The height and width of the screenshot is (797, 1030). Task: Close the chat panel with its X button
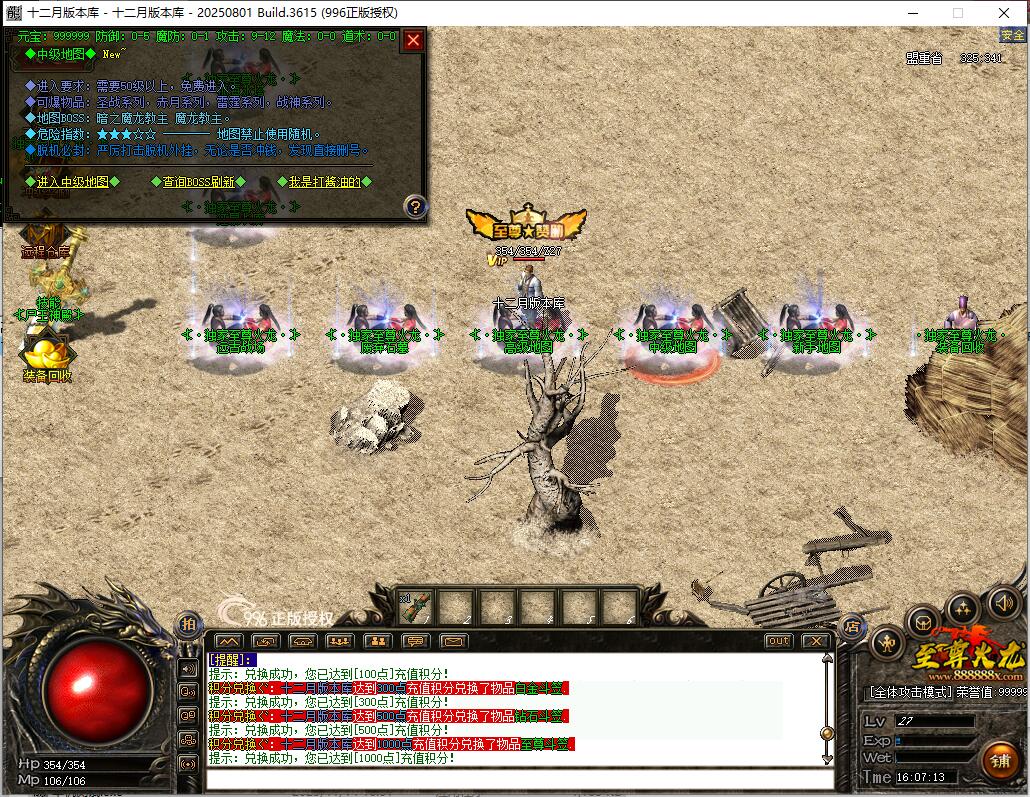point(815,641)
